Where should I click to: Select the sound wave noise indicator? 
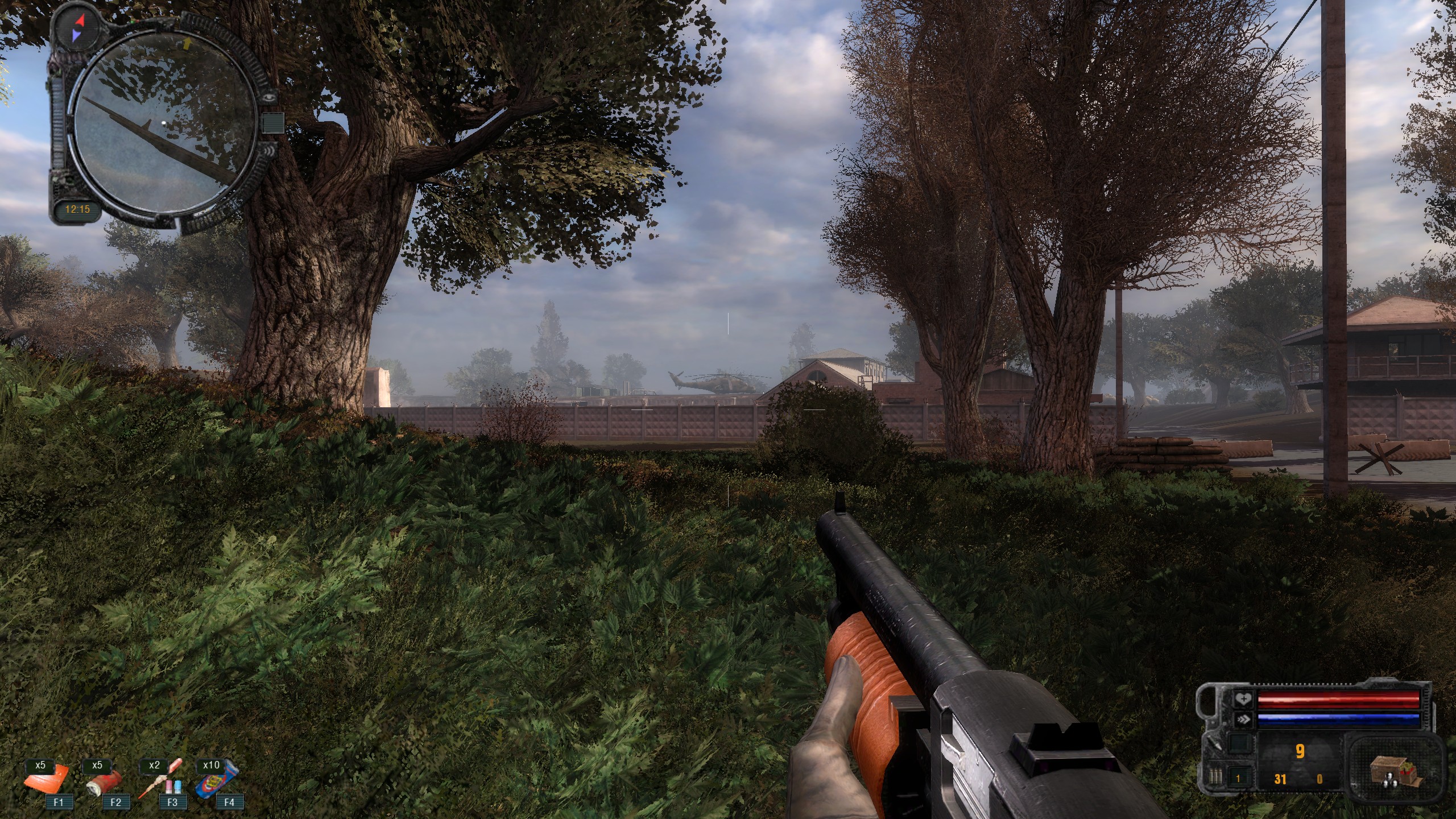(270, 151)
